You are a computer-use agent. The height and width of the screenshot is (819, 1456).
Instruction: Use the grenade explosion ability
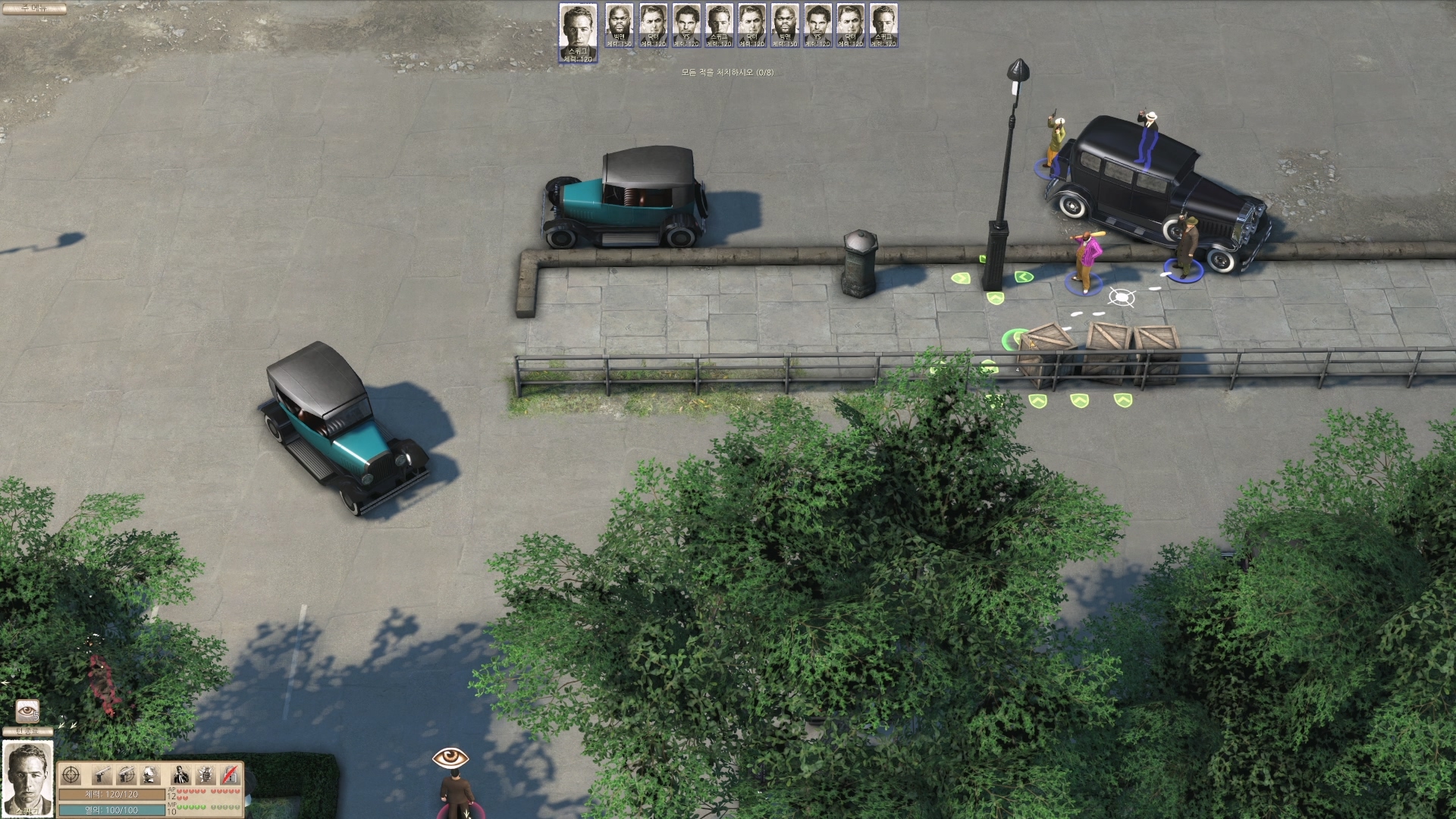[x=206, y=775]
